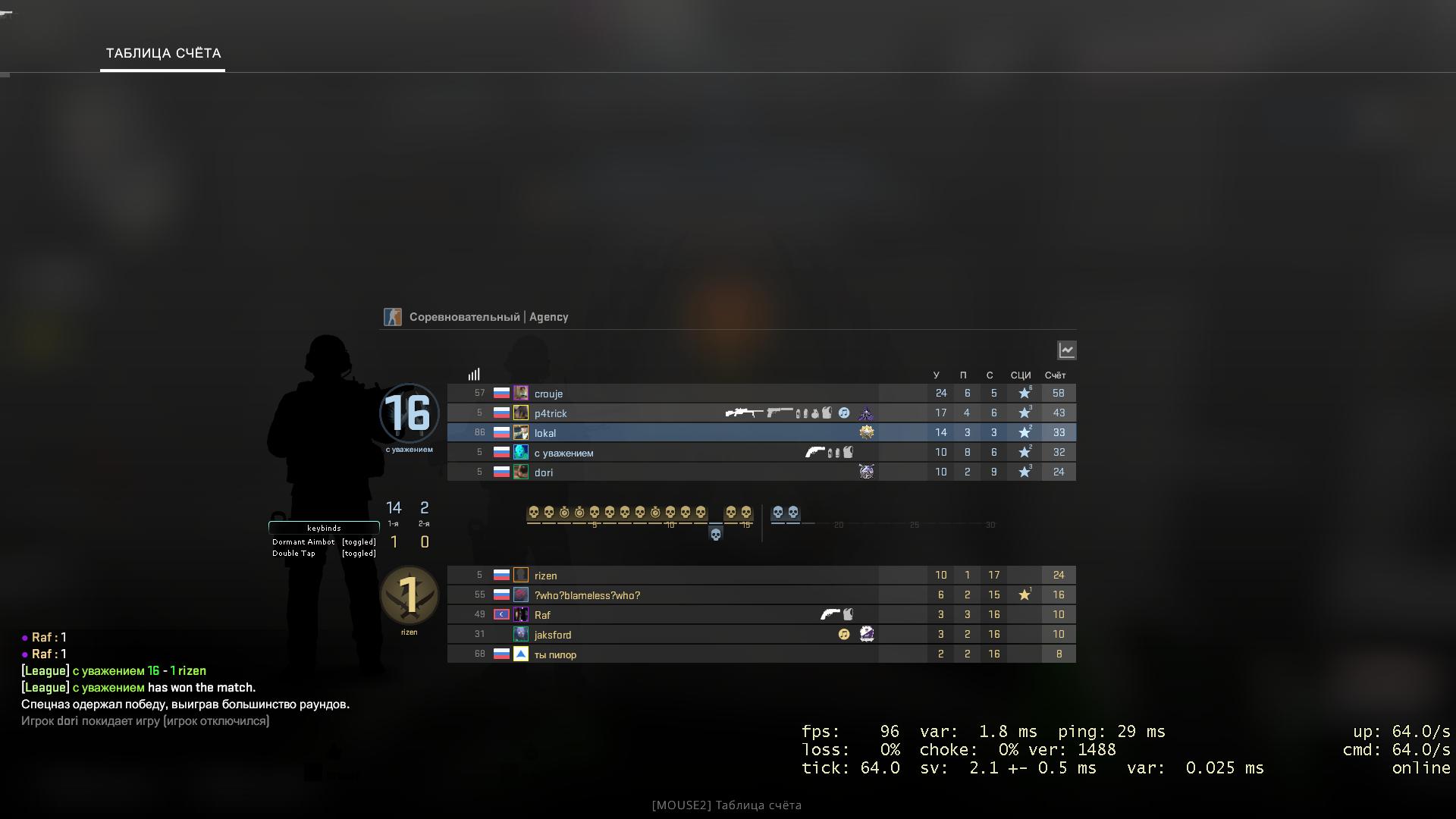The height and width of the screenshot is (819, 1456).
Task: Open the Счёт column header
Action: click(1054, 374)
